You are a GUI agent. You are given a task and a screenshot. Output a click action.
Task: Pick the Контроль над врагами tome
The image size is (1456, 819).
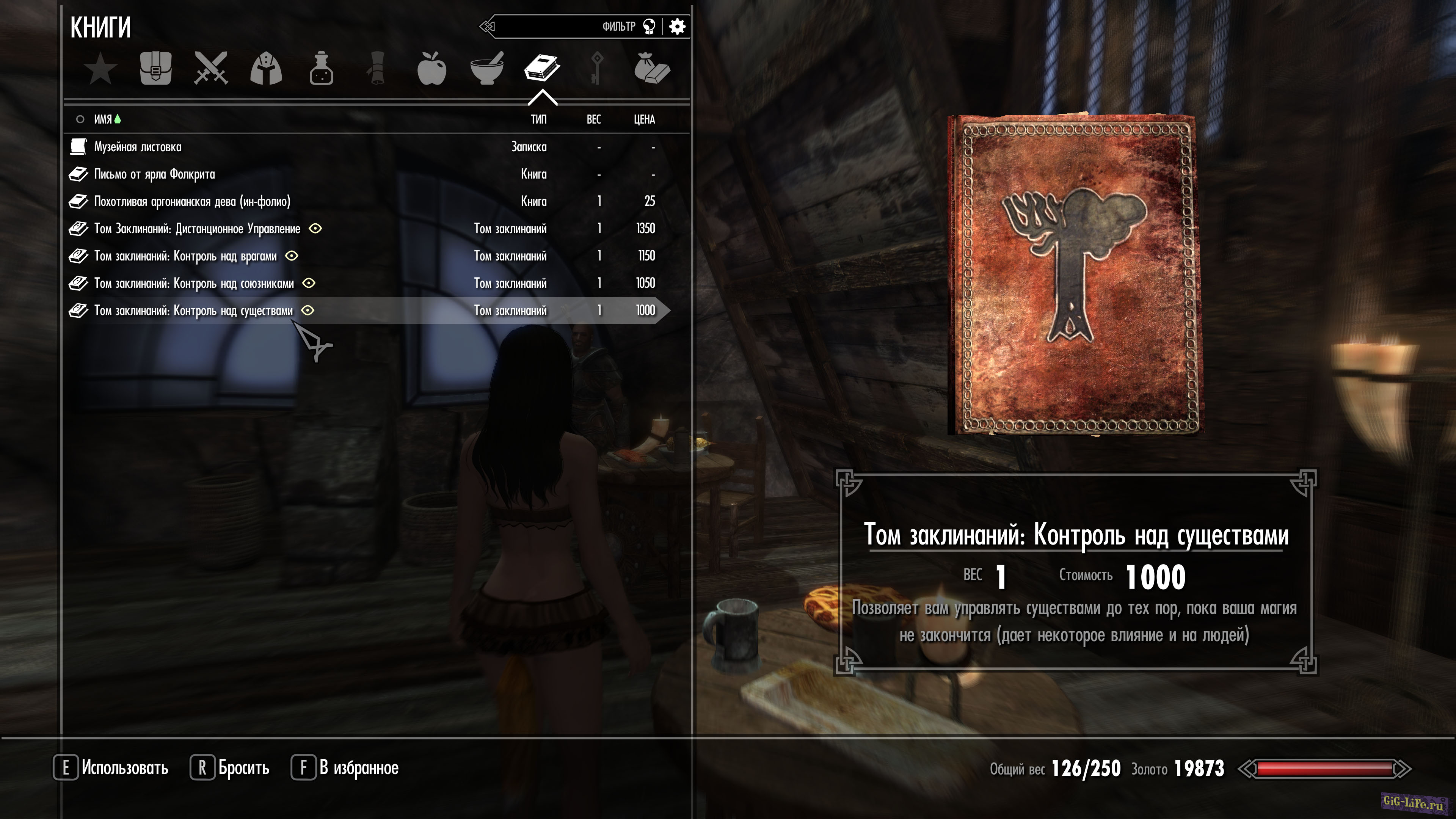click(185, 256)
